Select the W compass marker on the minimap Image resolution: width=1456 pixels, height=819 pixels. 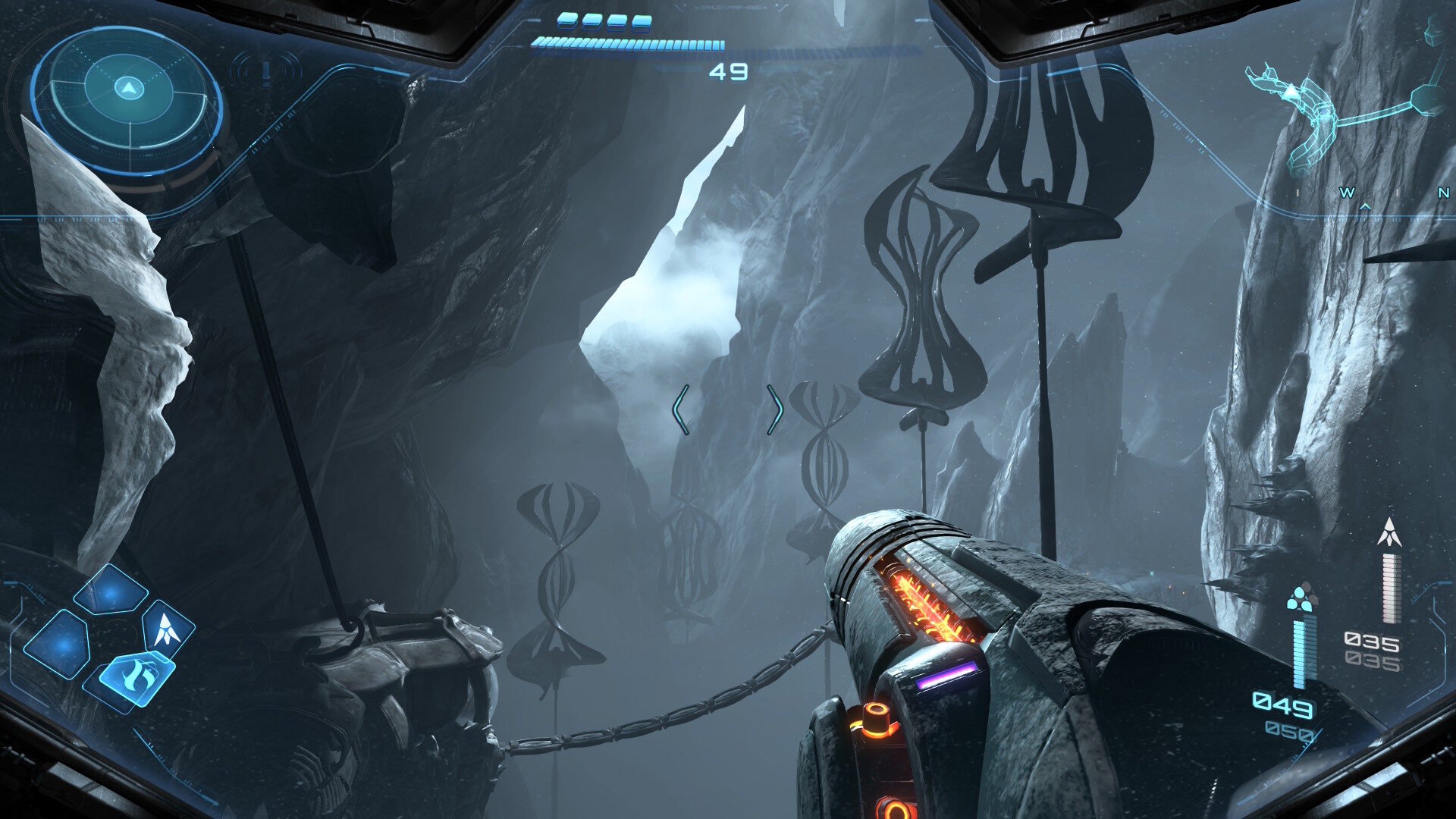pos(1348,193)
